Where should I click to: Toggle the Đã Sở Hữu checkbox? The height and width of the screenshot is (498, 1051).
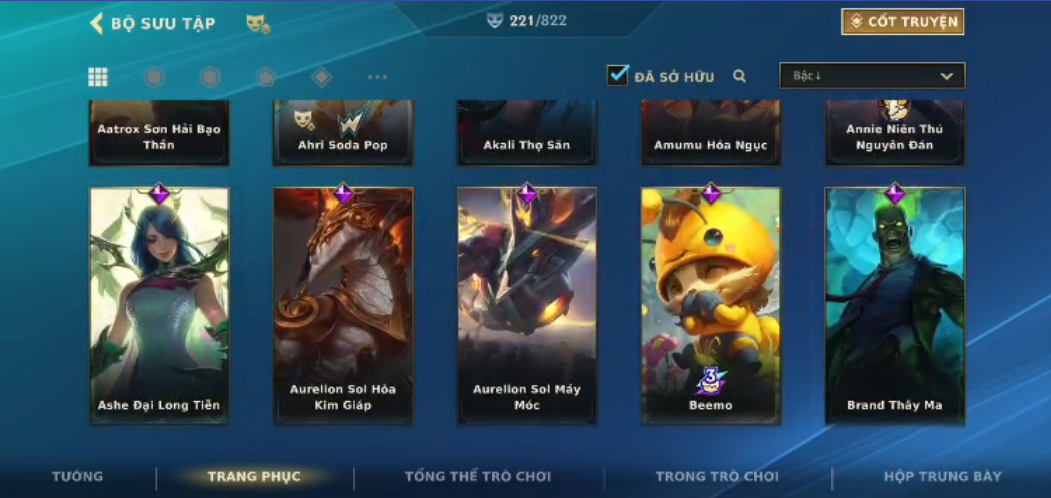point(618,75)
